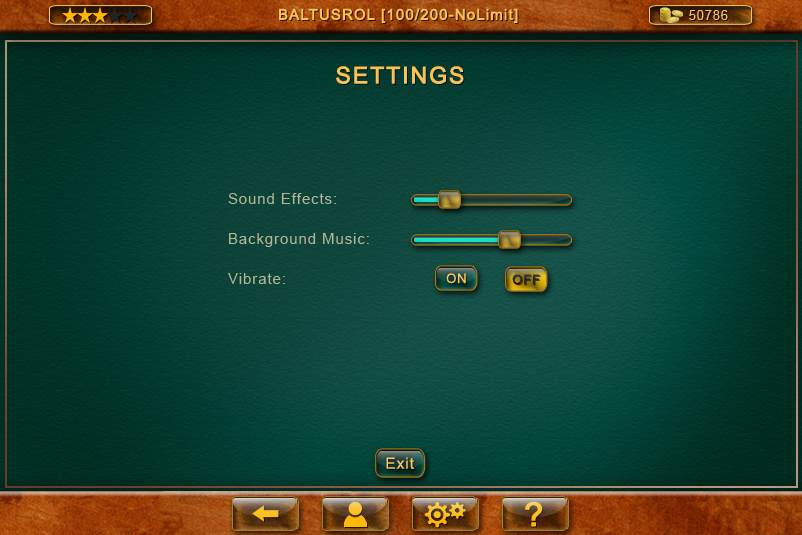Turn Vibrate ON
Image resolution: width=802 pixels, height=535 pixels.
456,279
